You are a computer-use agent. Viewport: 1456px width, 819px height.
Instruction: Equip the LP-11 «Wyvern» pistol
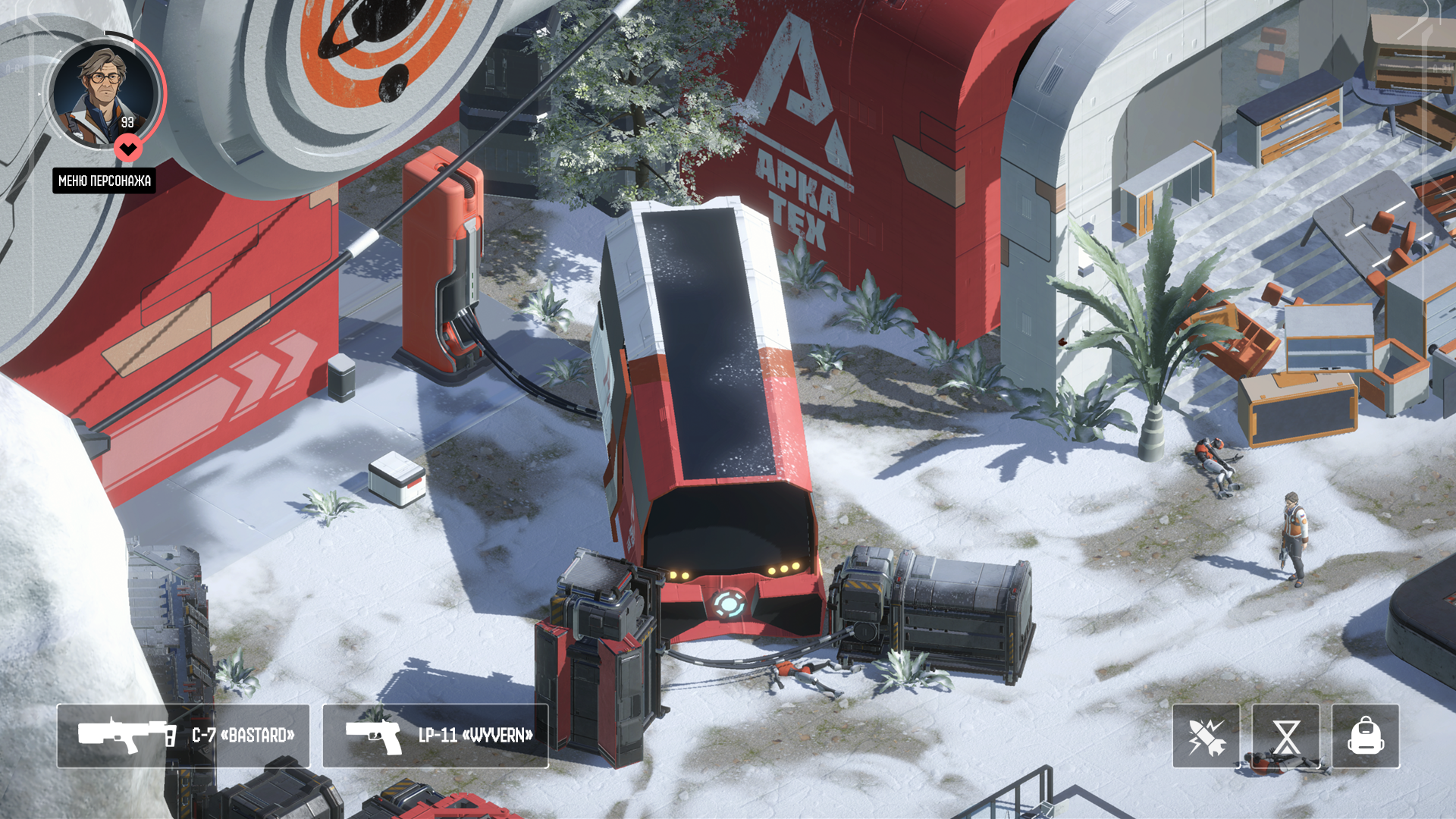pyautogui.click(x=435, y=736)
